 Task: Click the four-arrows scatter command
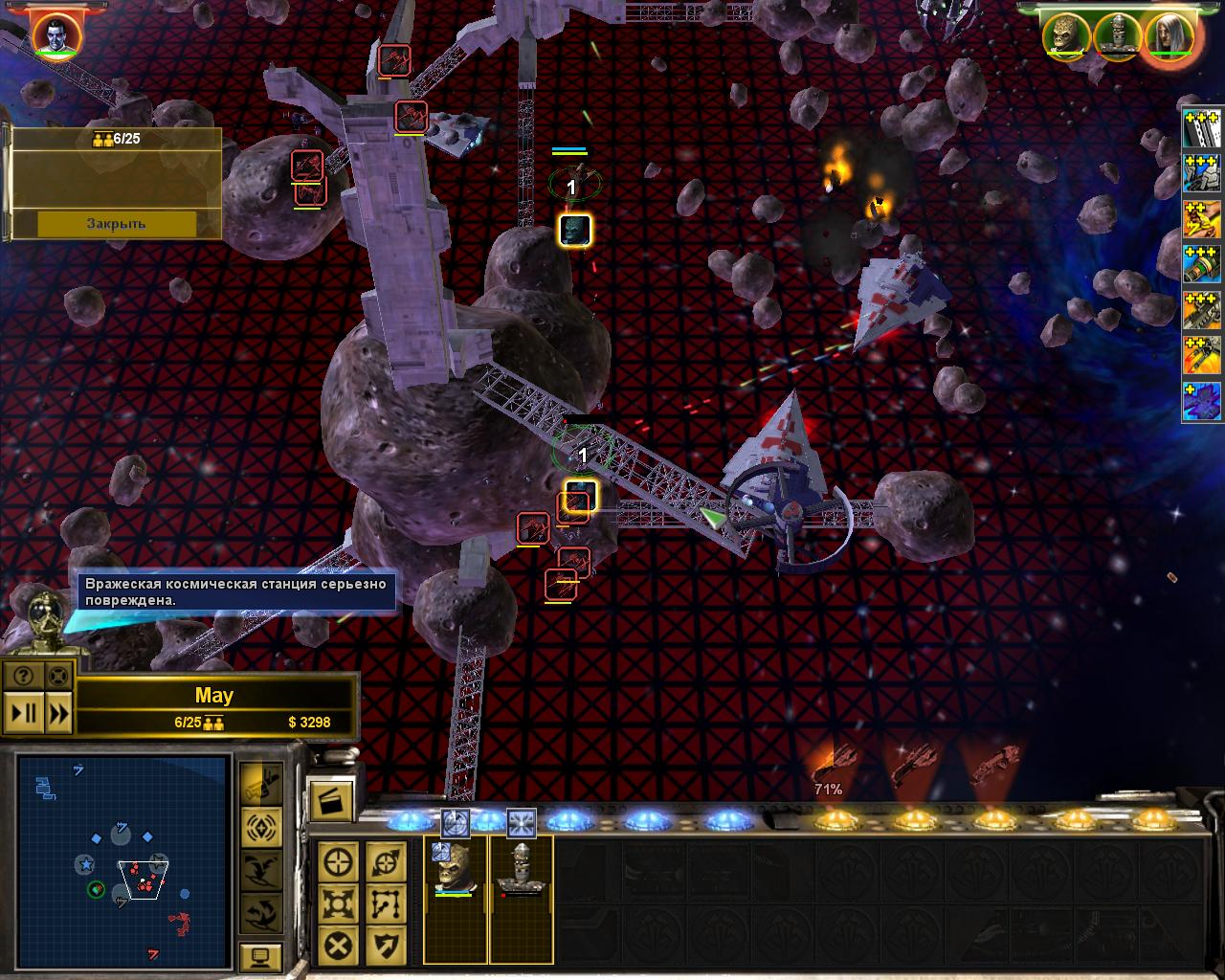[x=339, y=903]
